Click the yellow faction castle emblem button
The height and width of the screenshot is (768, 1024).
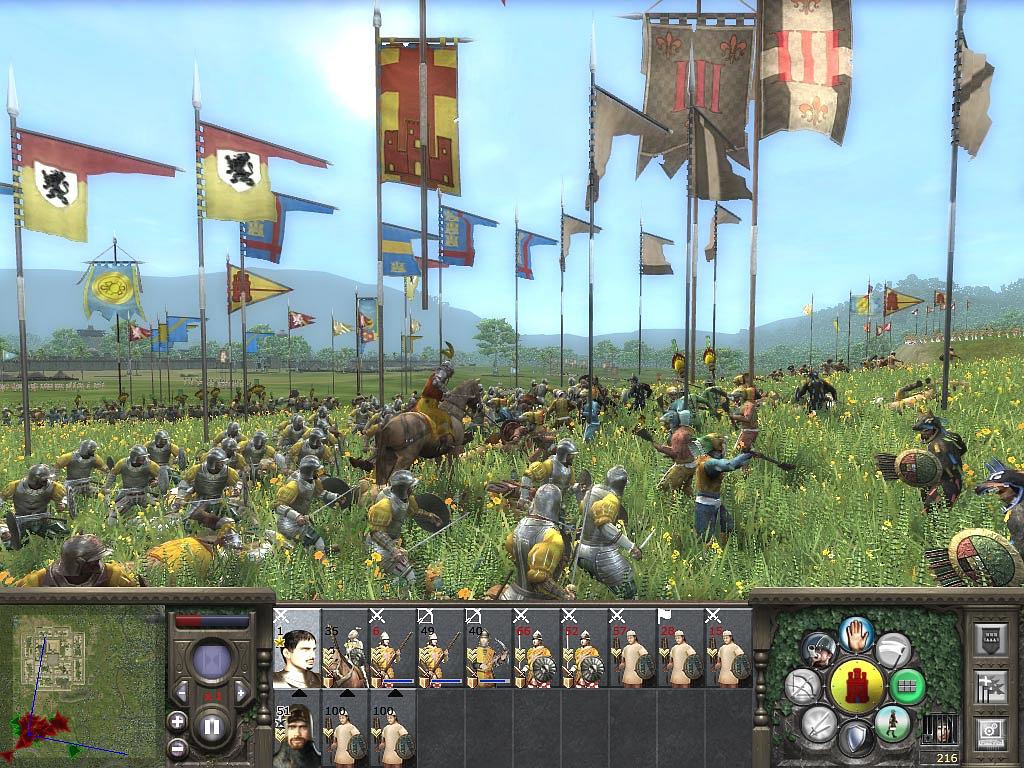coord(857,686)
